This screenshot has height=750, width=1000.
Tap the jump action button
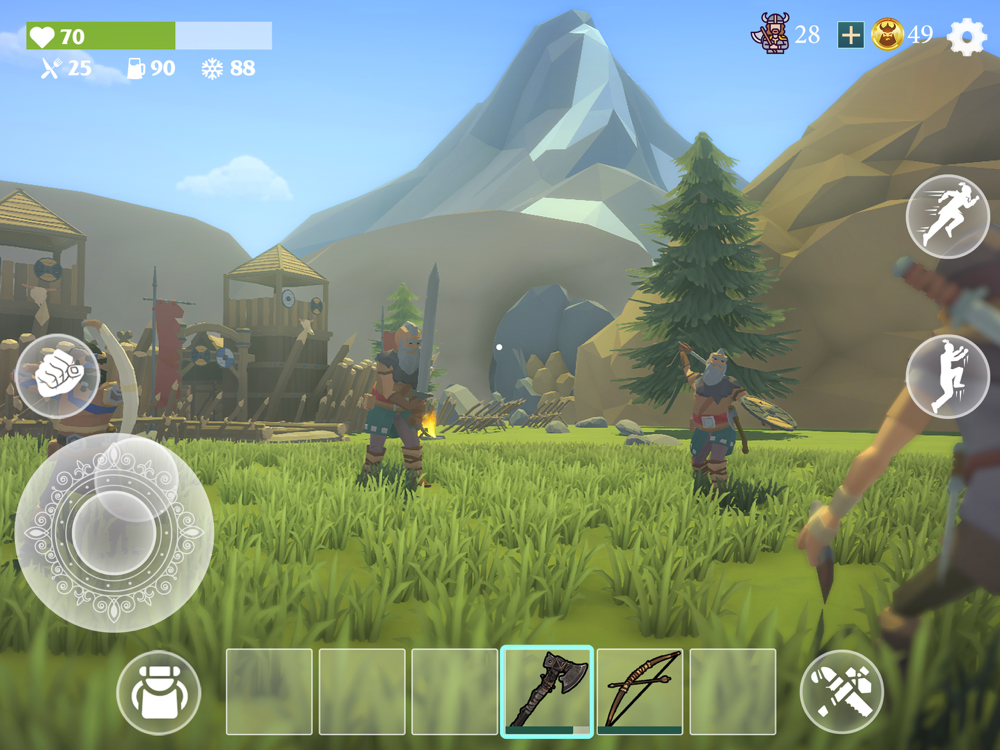click(947, 376)
